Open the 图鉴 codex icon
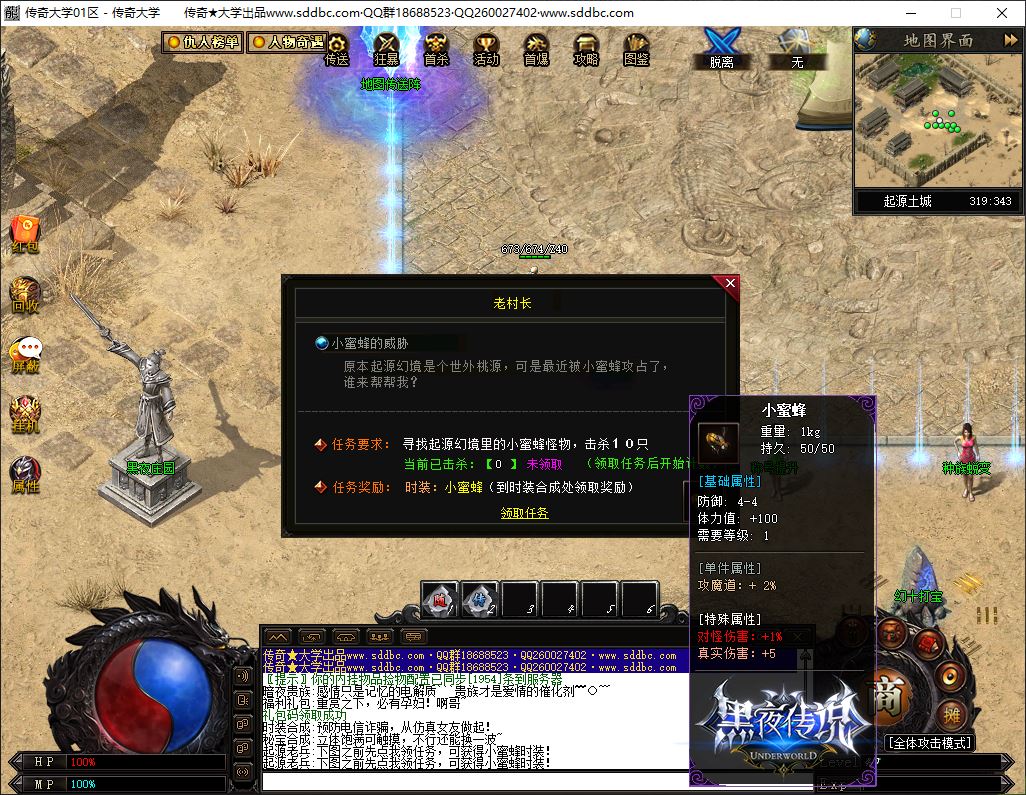Screen dimensions: 1026x795 click(636, 48)
